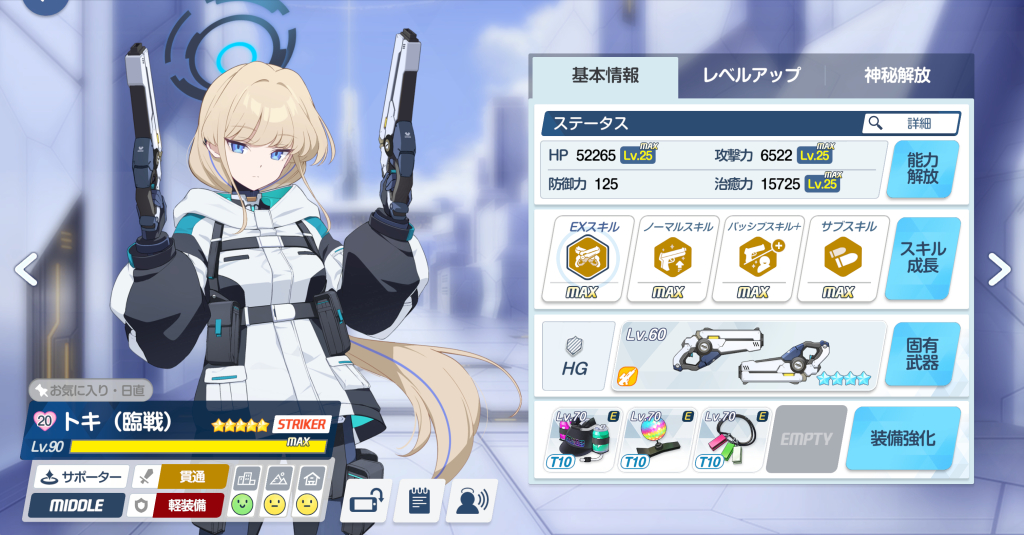Show status details with 詳細 button
The image size is (1024, 535).
(x=911, y=123)
